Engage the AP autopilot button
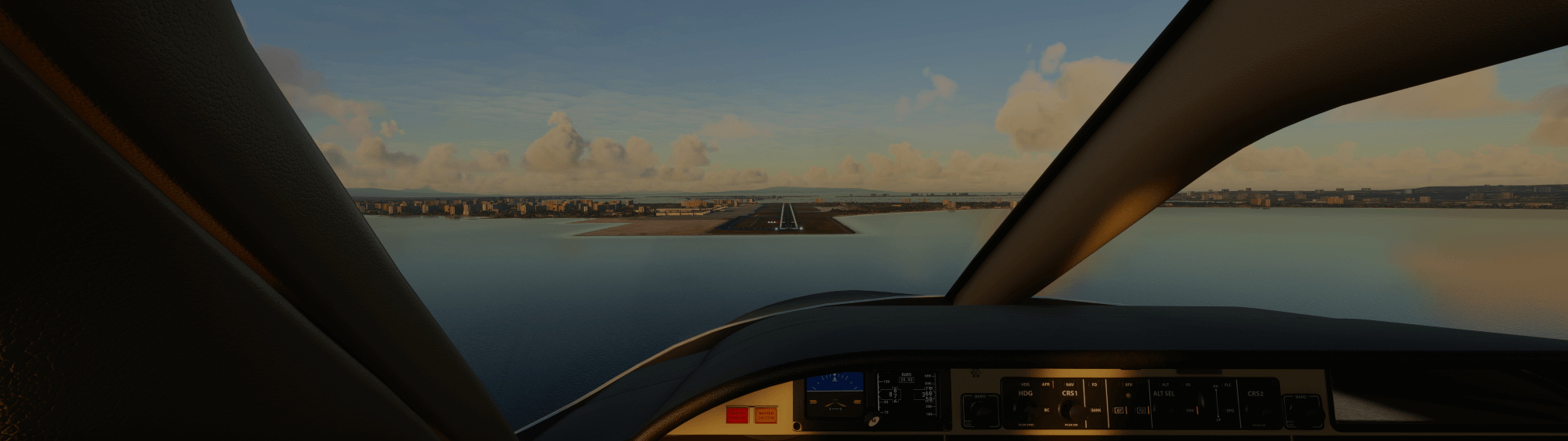The image size is (1568, 441). coord(1119,410)
